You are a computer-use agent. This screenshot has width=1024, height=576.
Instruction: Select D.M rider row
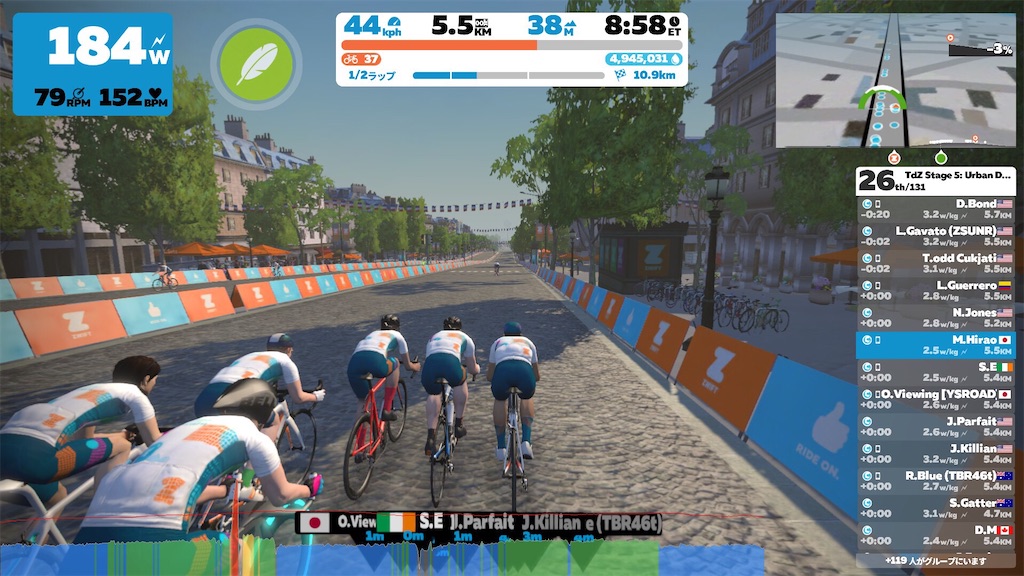tap(936, 535)
